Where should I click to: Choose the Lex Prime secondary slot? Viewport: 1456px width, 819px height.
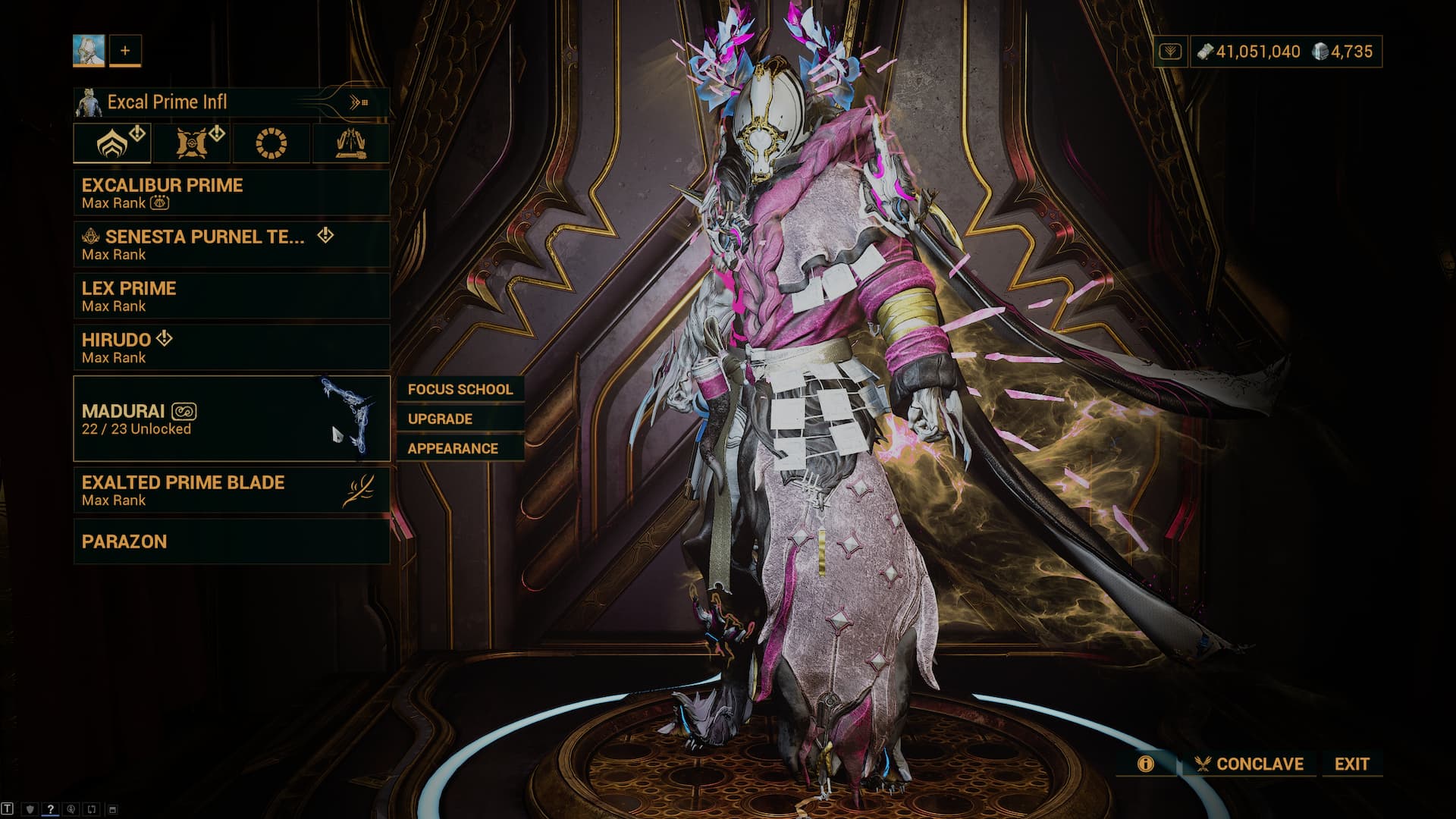231,296
